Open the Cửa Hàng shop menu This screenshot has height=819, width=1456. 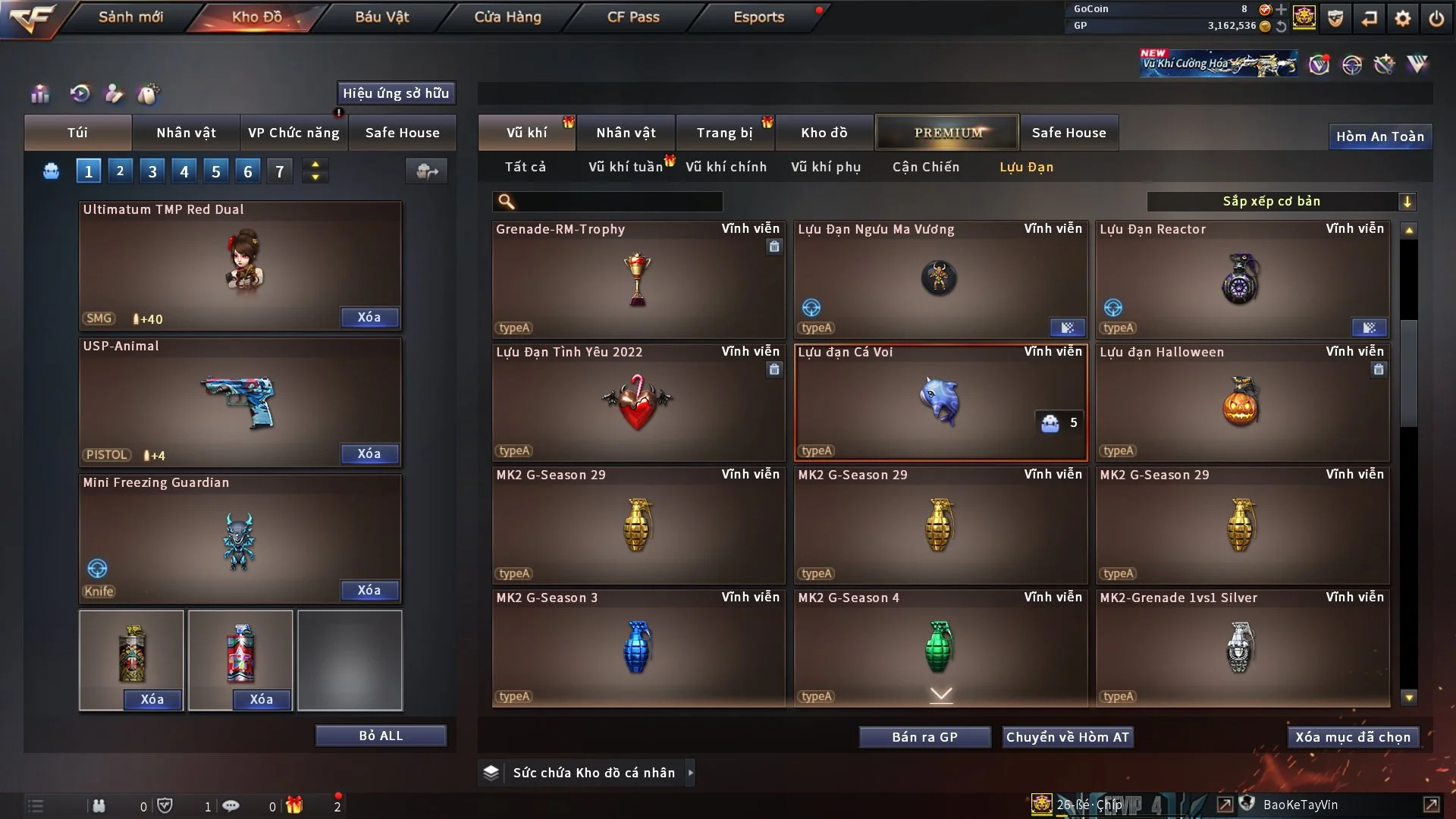point(507,17)
